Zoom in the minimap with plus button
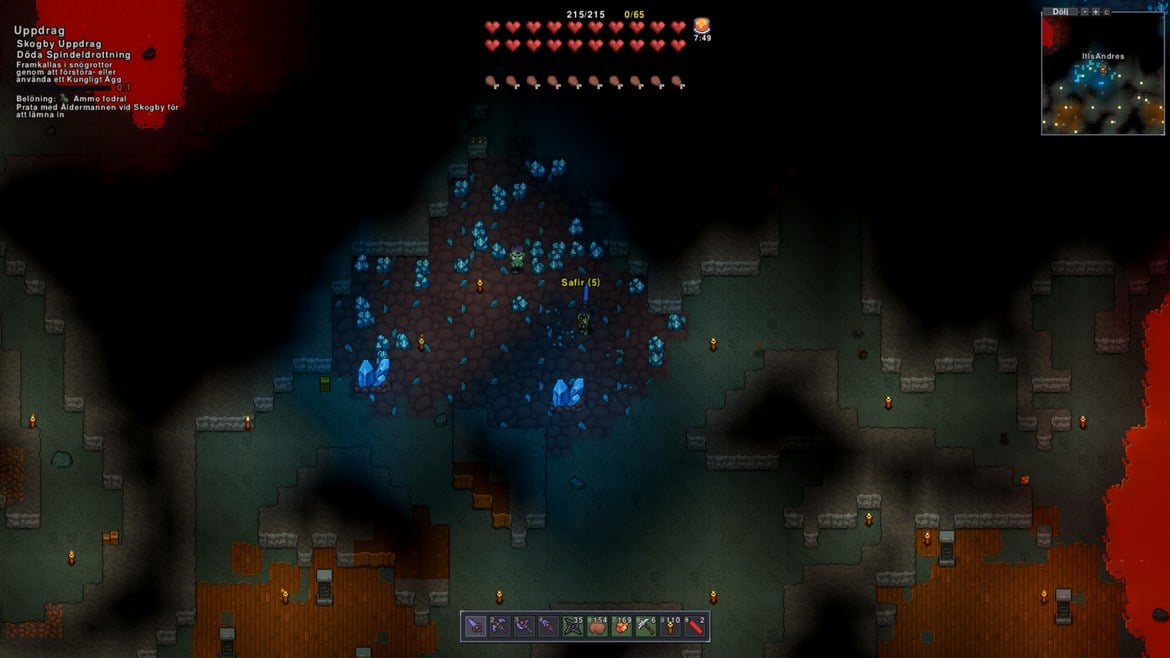1170x658 pixels. point(1095,12)
